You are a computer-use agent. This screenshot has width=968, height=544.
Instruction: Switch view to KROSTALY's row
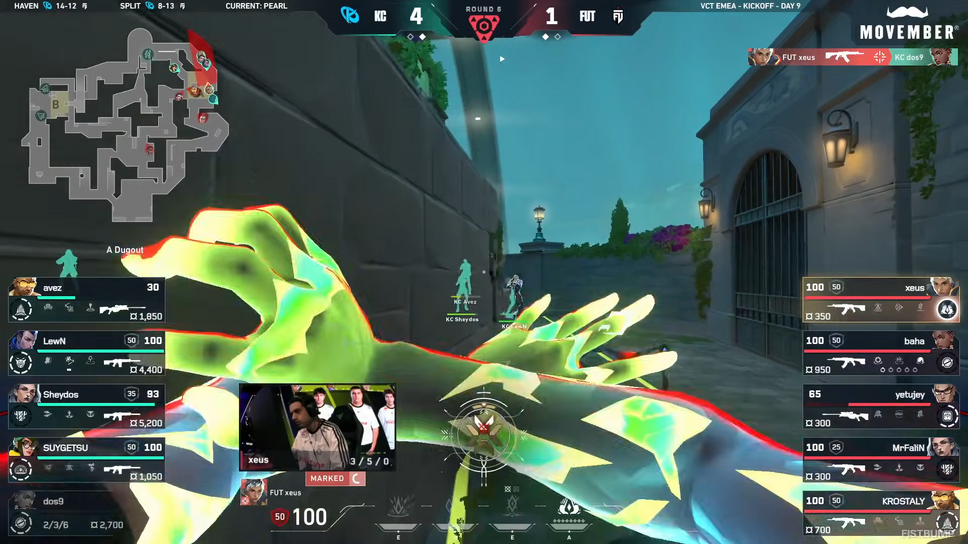point(881,513)
